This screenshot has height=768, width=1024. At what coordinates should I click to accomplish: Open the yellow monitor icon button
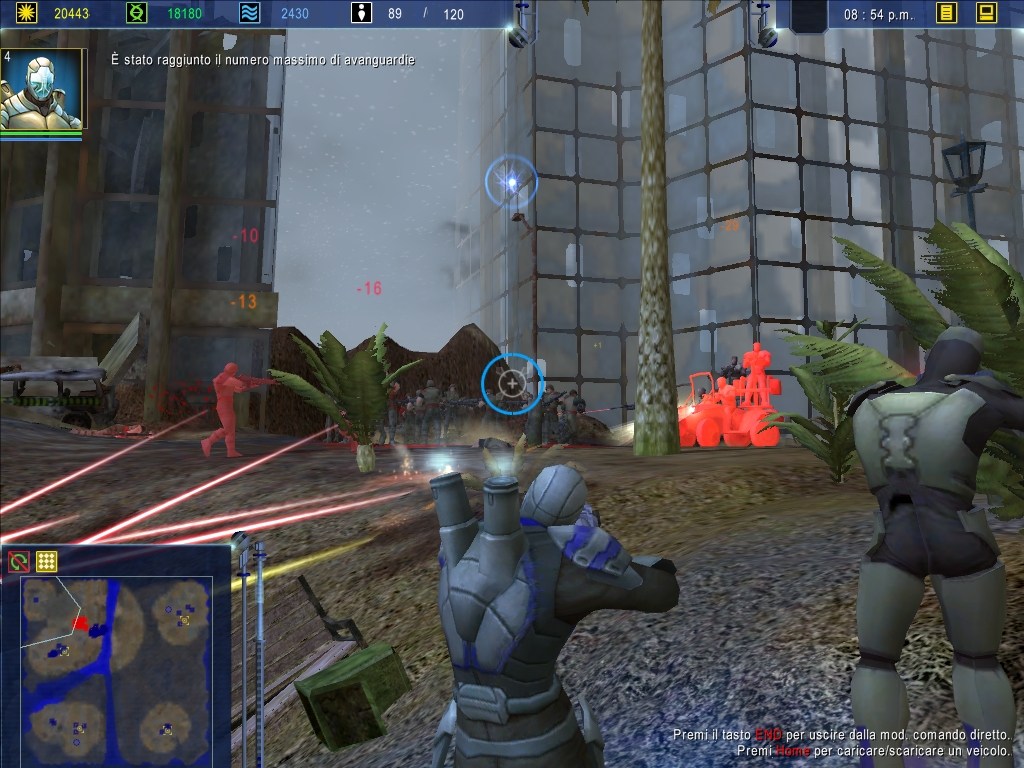(986, 13)
